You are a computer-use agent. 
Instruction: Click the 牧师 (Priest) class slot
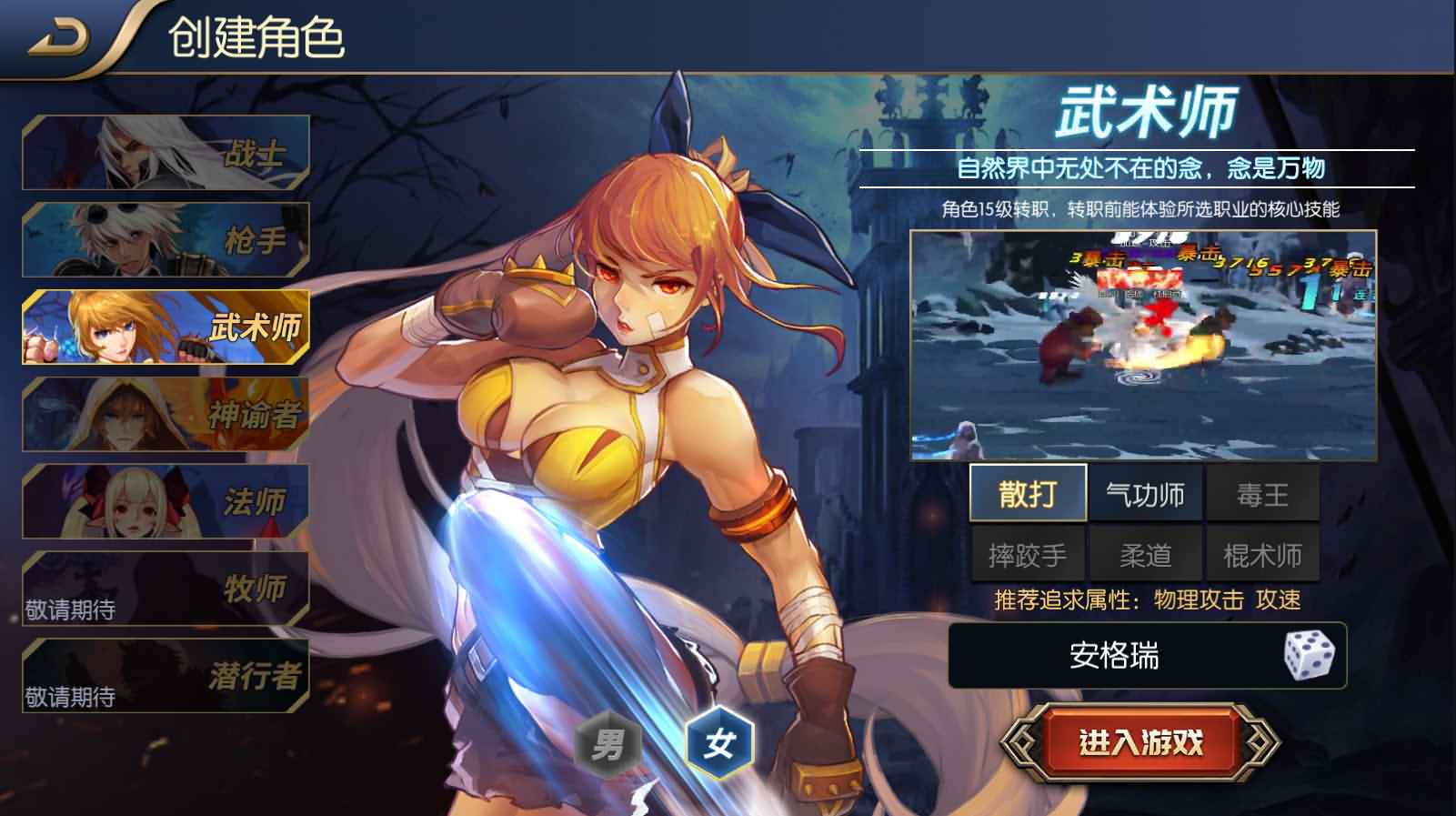(x=166, y=587)
